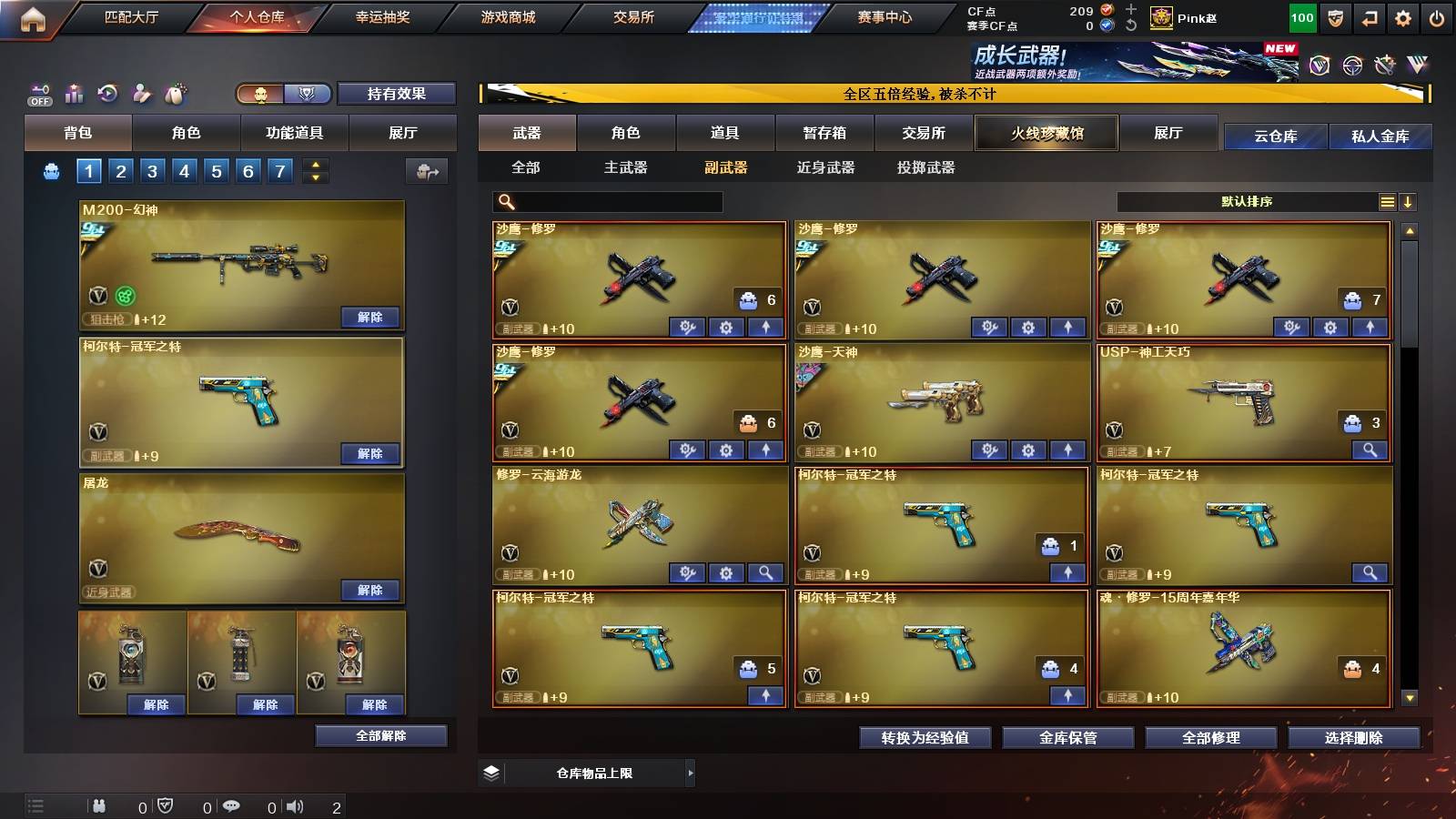Toggle the OFF key switch above the backpack panel
Image resolution: width=1456 pixels, height=819 pixels.
37,94
